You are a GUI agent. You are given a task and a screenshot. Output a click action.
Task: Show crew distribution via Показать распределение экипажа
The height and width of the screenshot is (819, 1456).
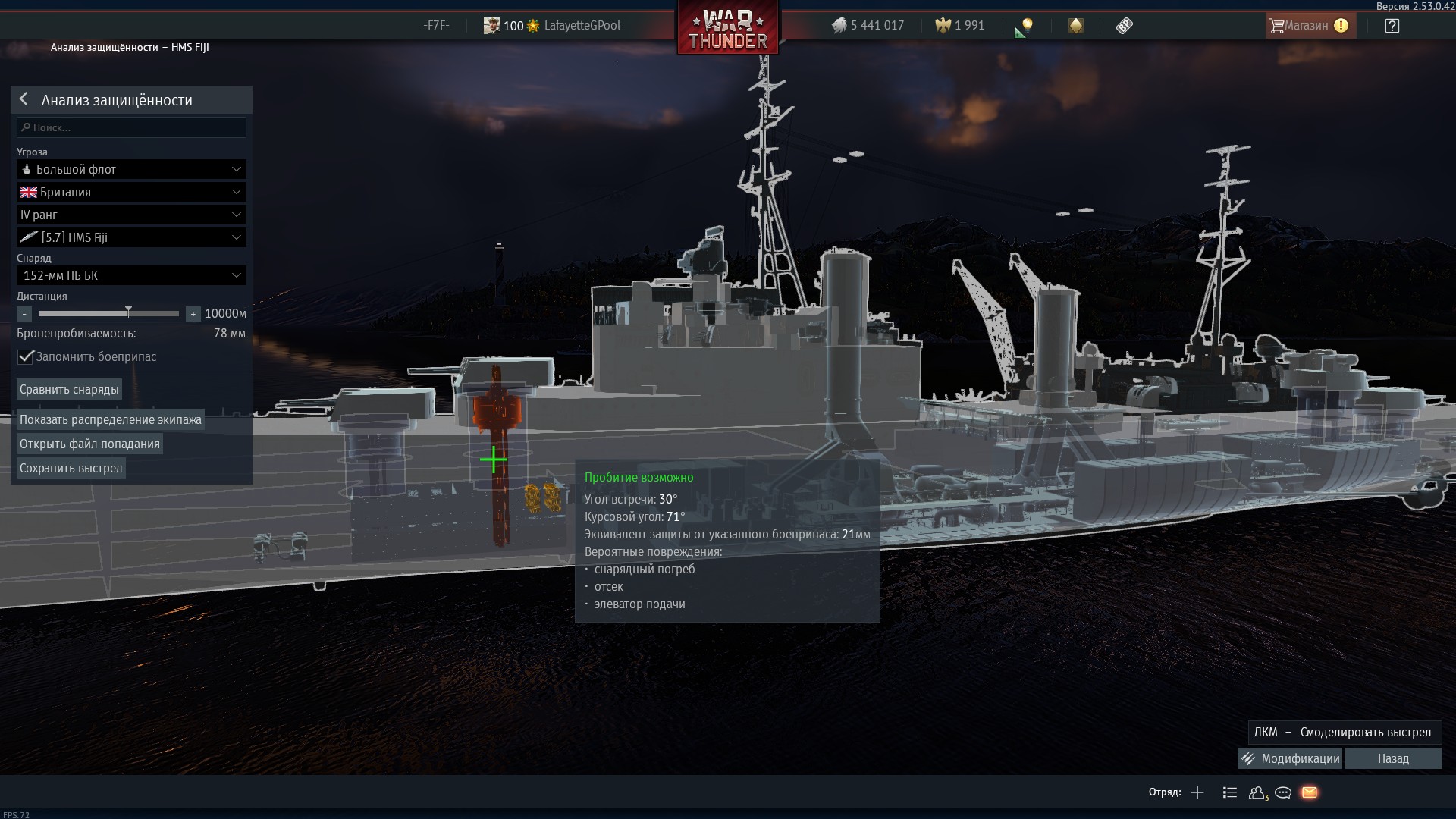click(x=111, y=419)
